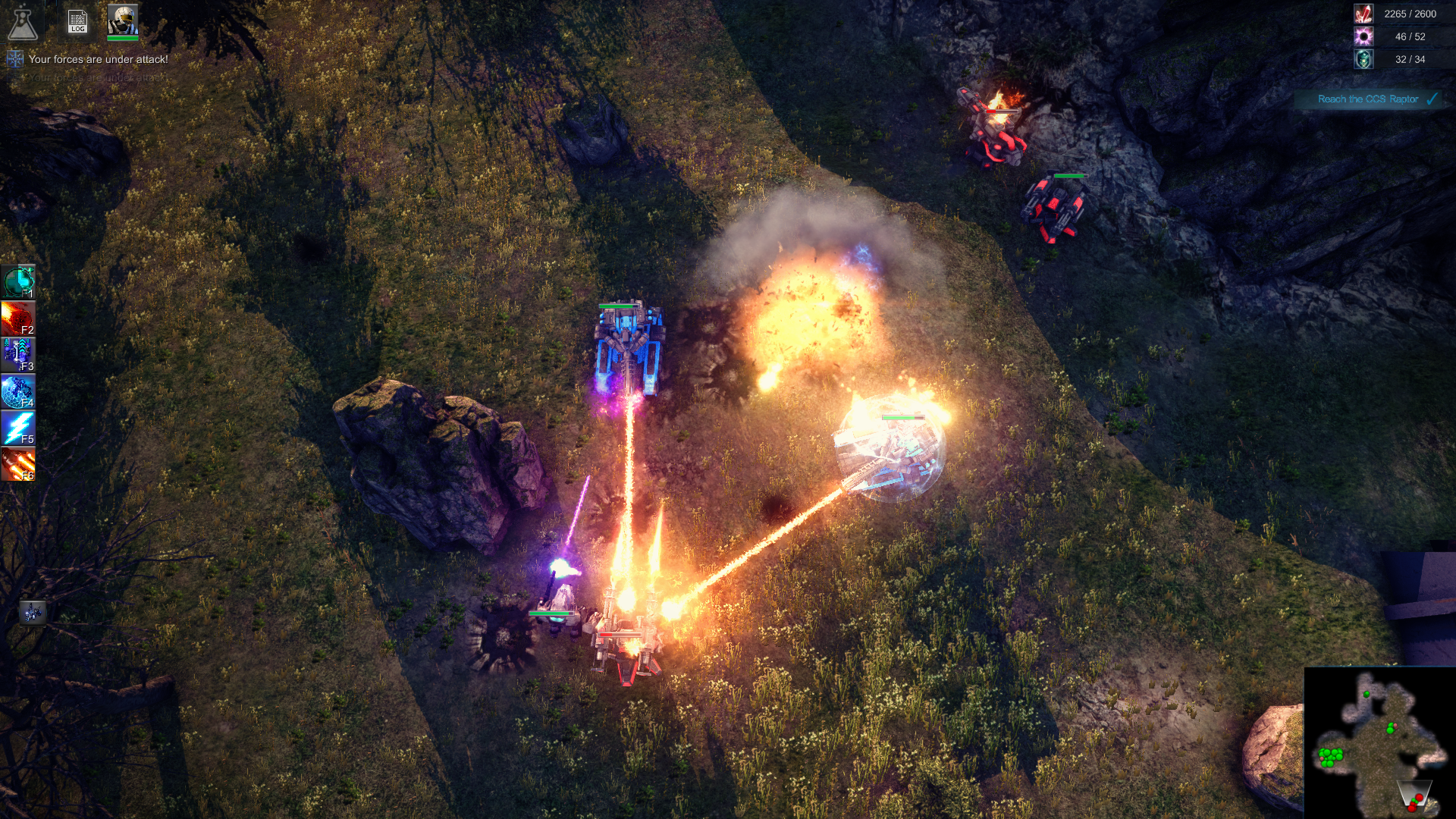
Task: Click the red crystal resource icon
Action: pyautogui.click(x=1363, y=14)
